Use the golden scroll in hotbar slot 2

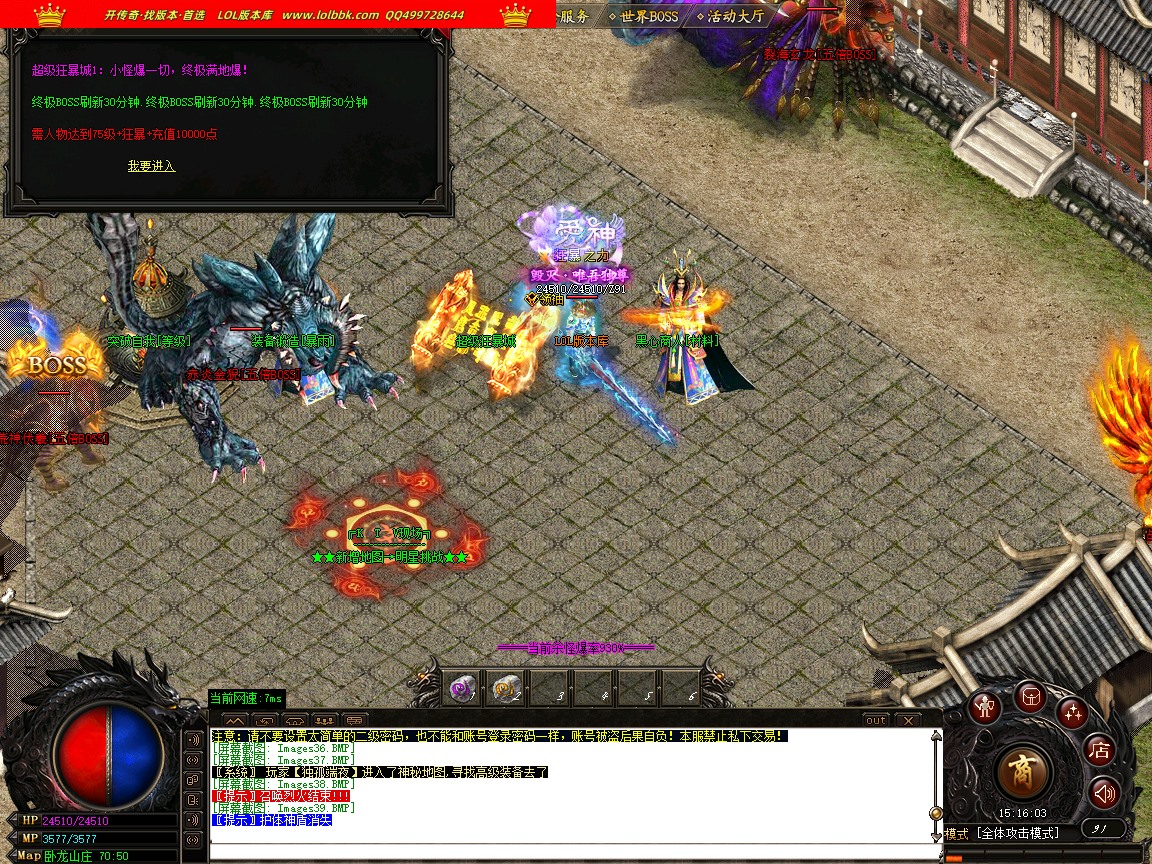coord(505,689)
